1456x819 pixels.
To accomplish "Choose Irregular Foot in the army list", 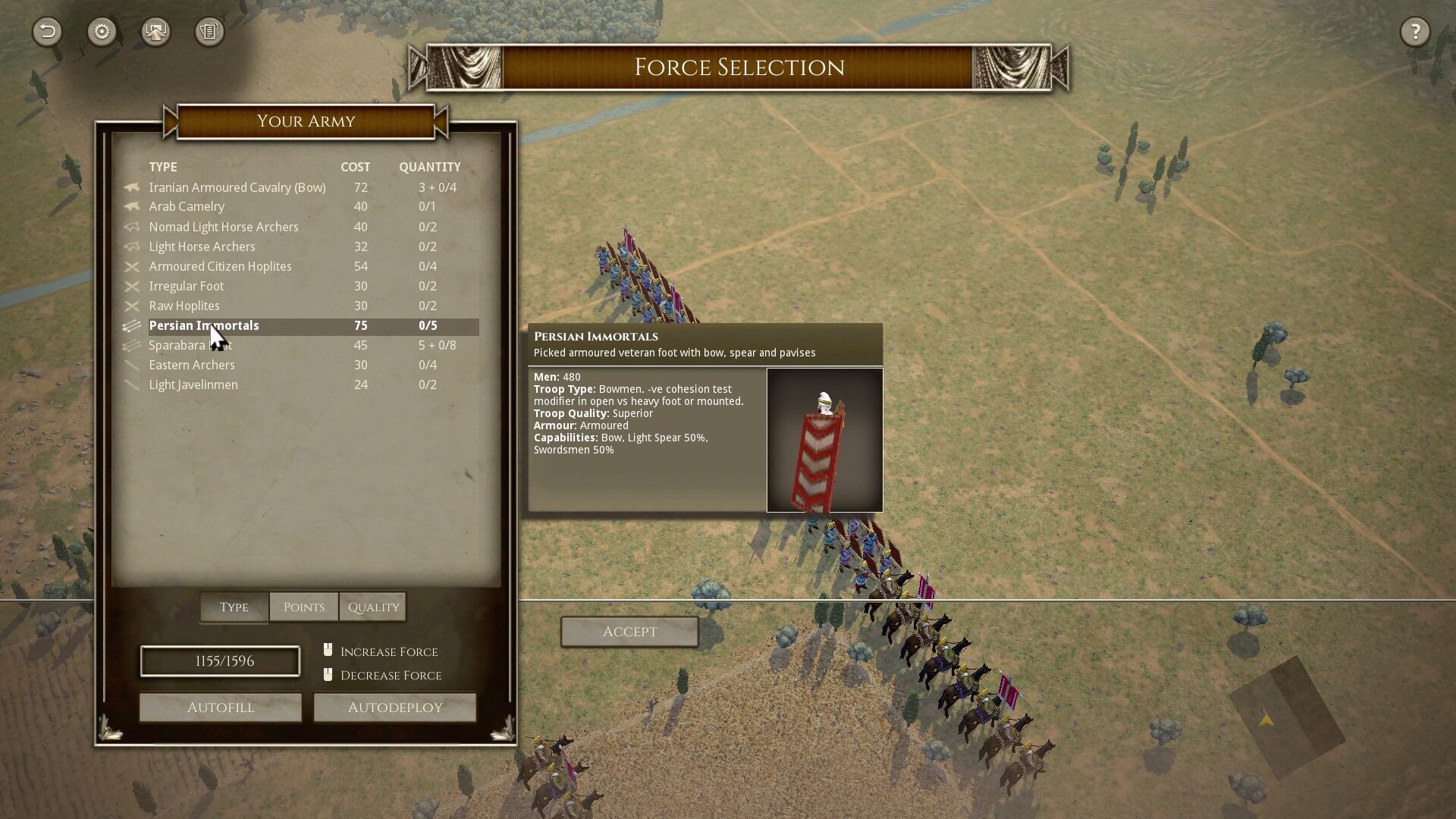I will click(x=187, y=286).
